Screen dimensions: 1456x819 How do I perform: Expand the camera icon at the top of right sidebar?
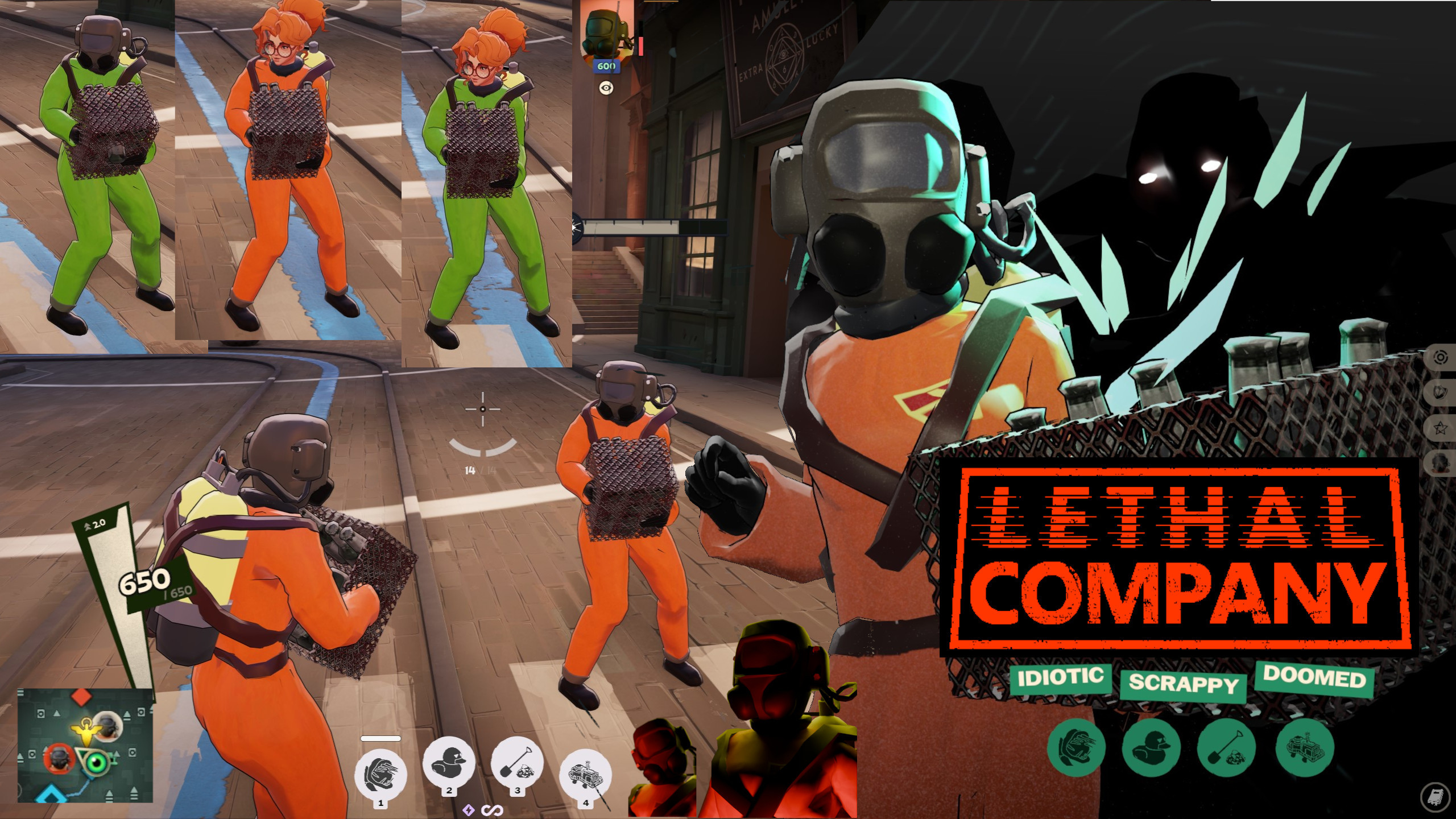[x=1441, y=357]
